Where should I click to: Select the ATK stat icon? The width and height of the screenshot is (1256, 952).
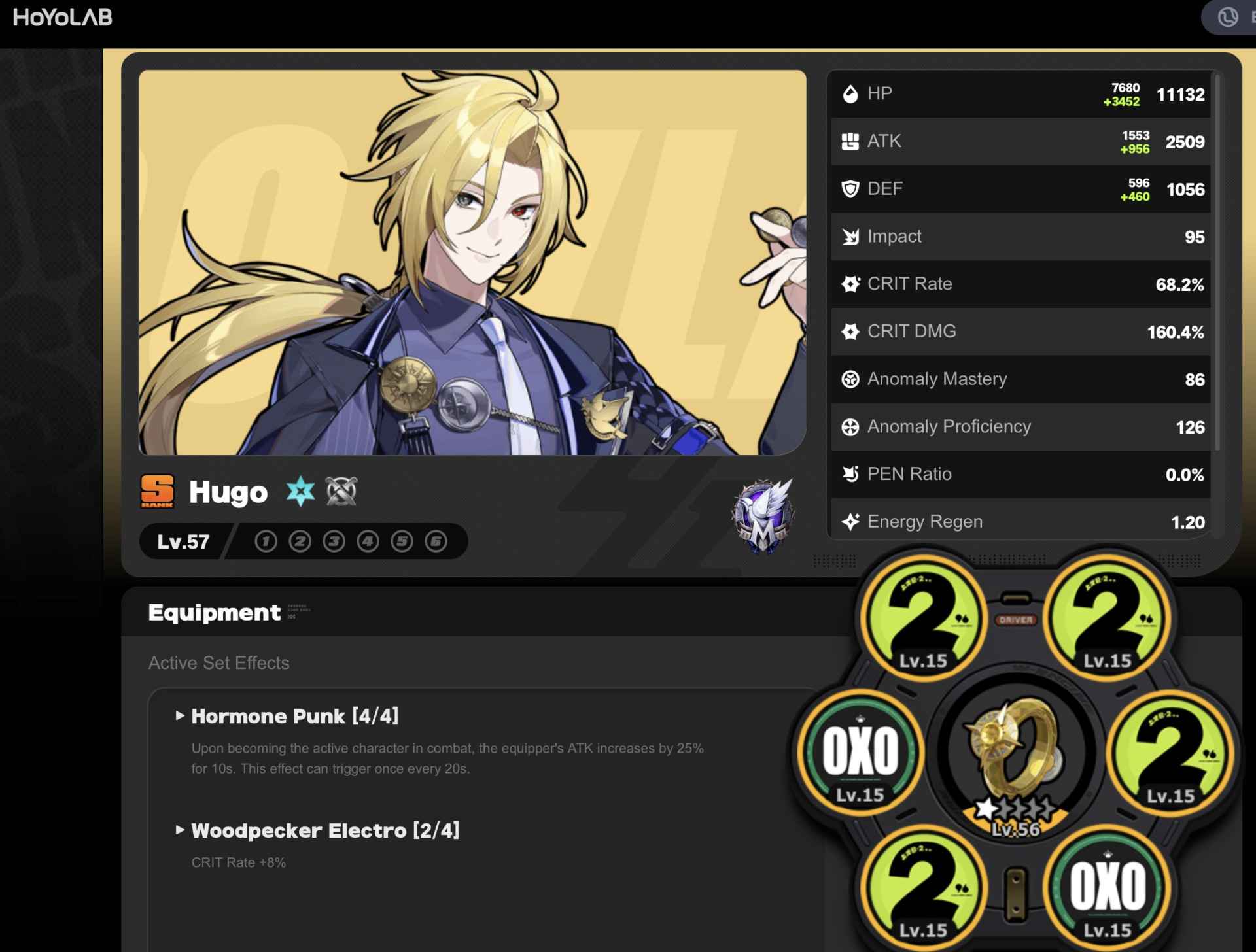851,141
